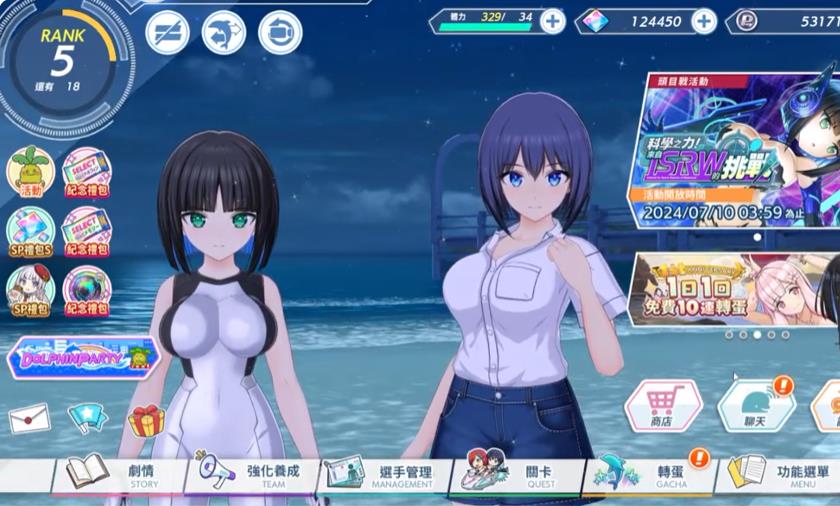Click the dolphin icon button
Screen dimensions: 840x506
pos(223,32)
